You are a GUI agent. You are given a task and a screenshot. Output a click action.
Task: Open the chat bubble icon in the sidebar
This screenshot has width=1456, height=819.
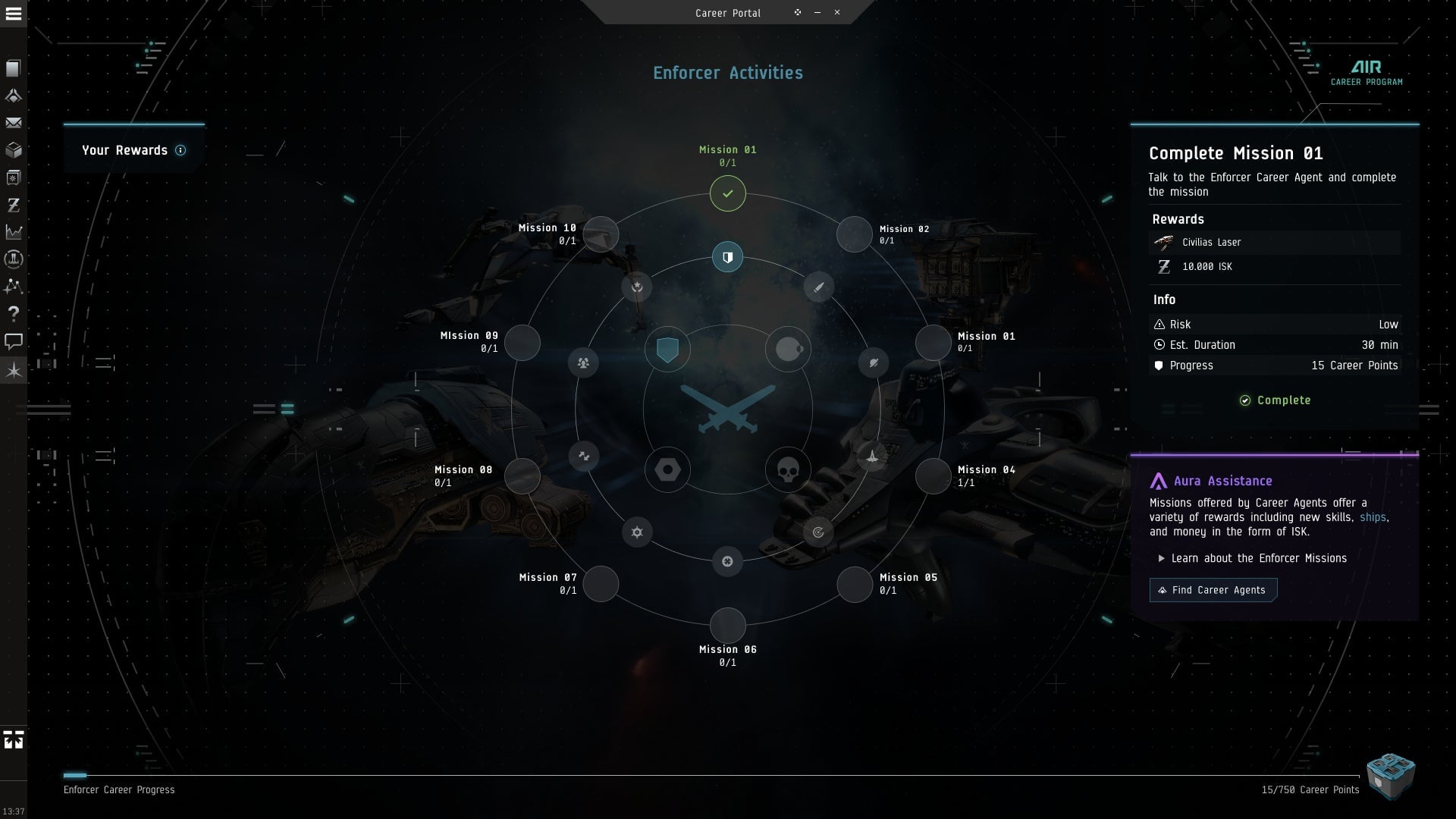(12, 341)
